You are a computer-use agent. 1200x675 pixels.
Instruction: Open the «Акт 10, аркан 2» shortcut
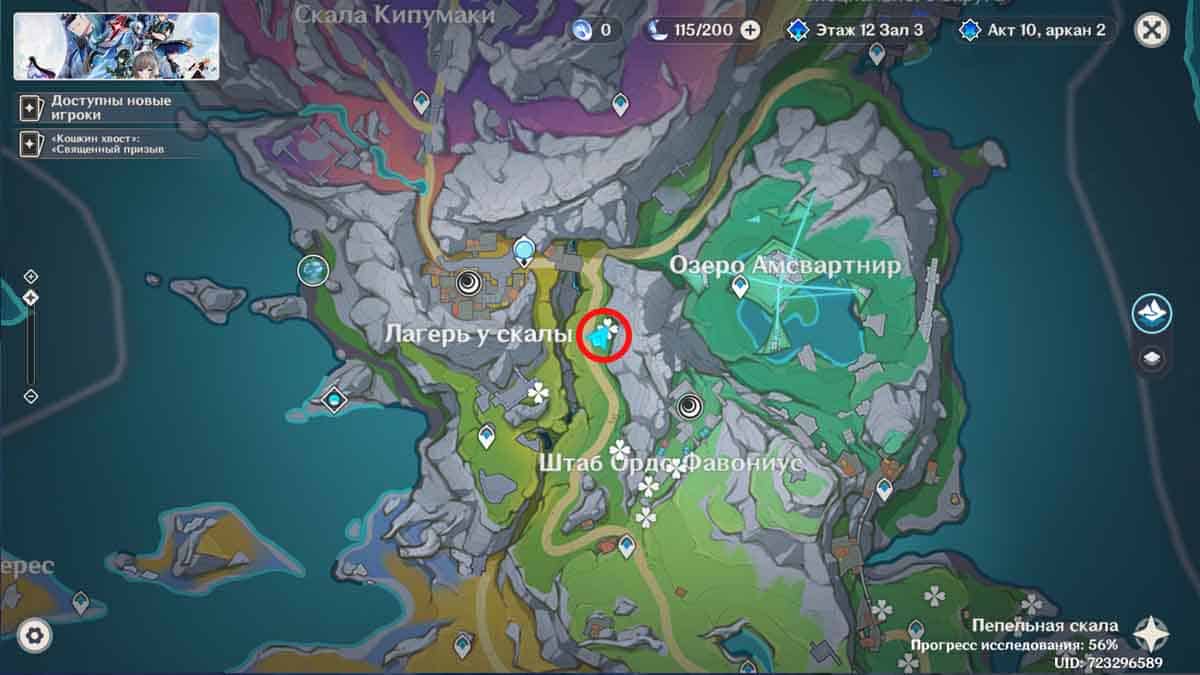(x=1033, y=30)
